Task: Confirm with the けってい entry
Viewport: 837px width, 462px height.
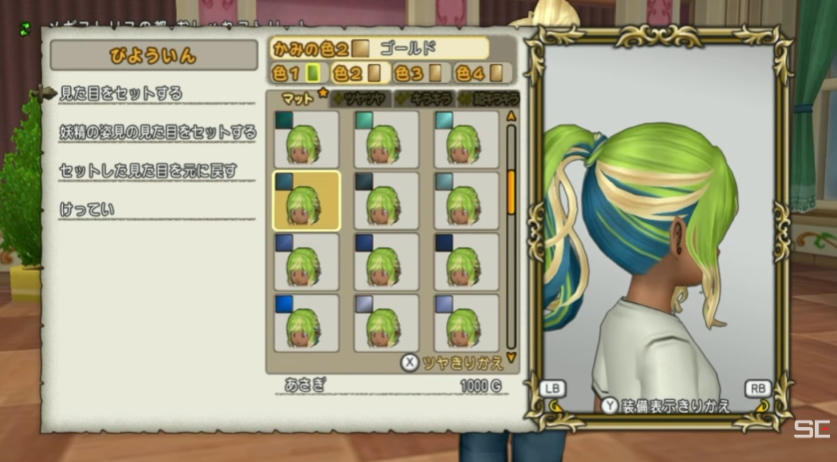Action: pyautogui.click(x=87, y=209)
